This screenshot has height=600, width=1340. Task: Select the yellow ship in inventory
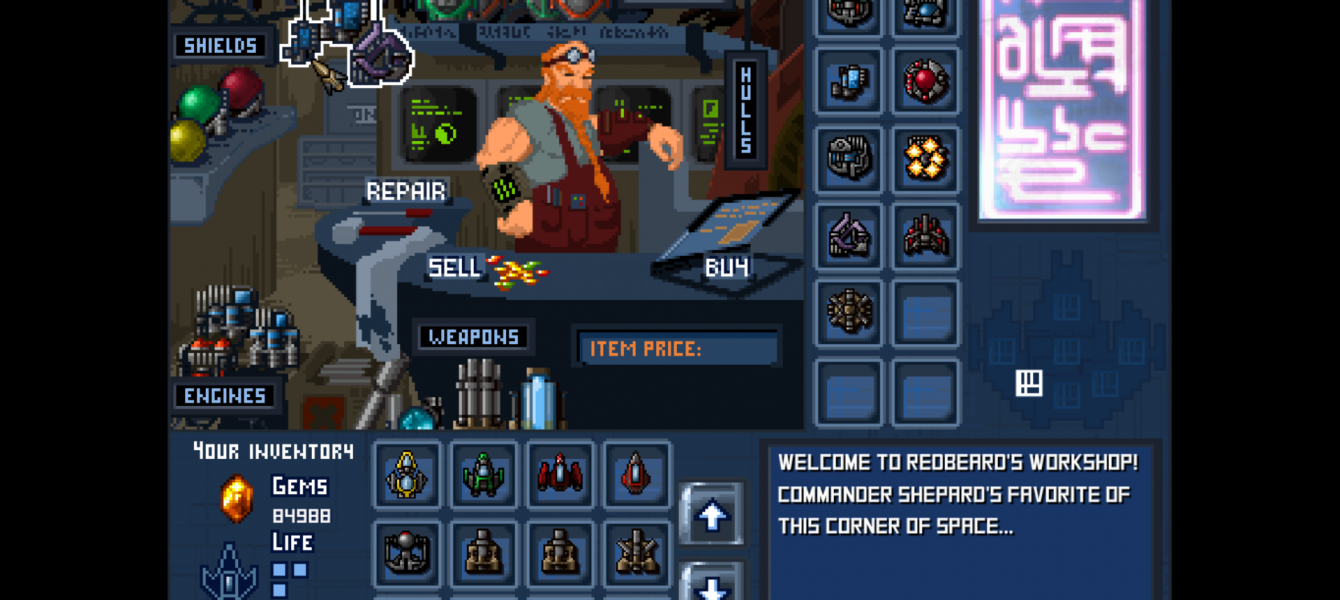(x=407, y=474)
